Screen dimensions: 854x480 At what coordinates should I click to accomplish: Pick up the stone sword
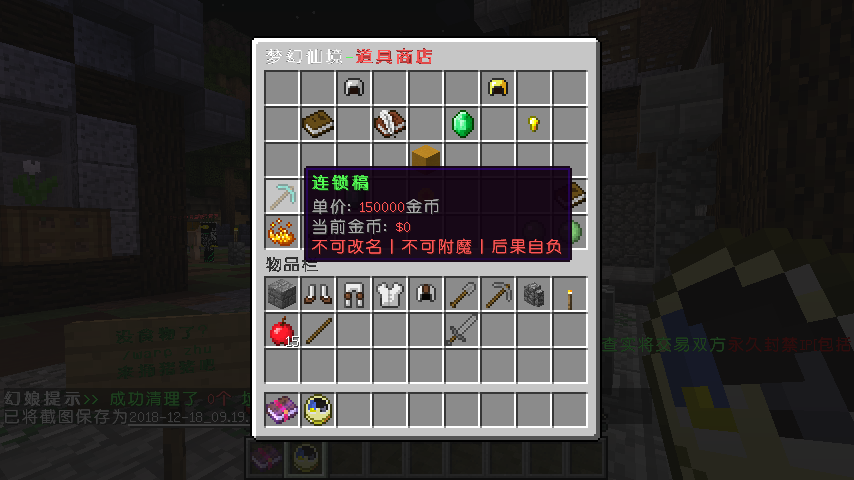point(462,331)
